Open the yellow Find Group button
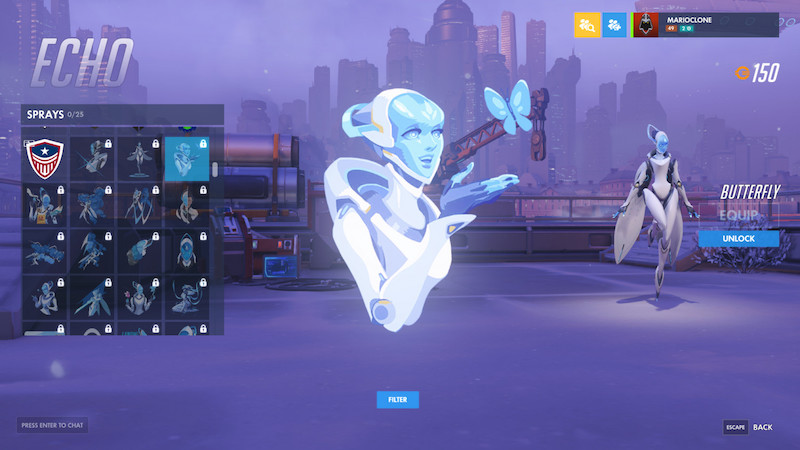Screen dimensions: 800x450 (587, 25)
